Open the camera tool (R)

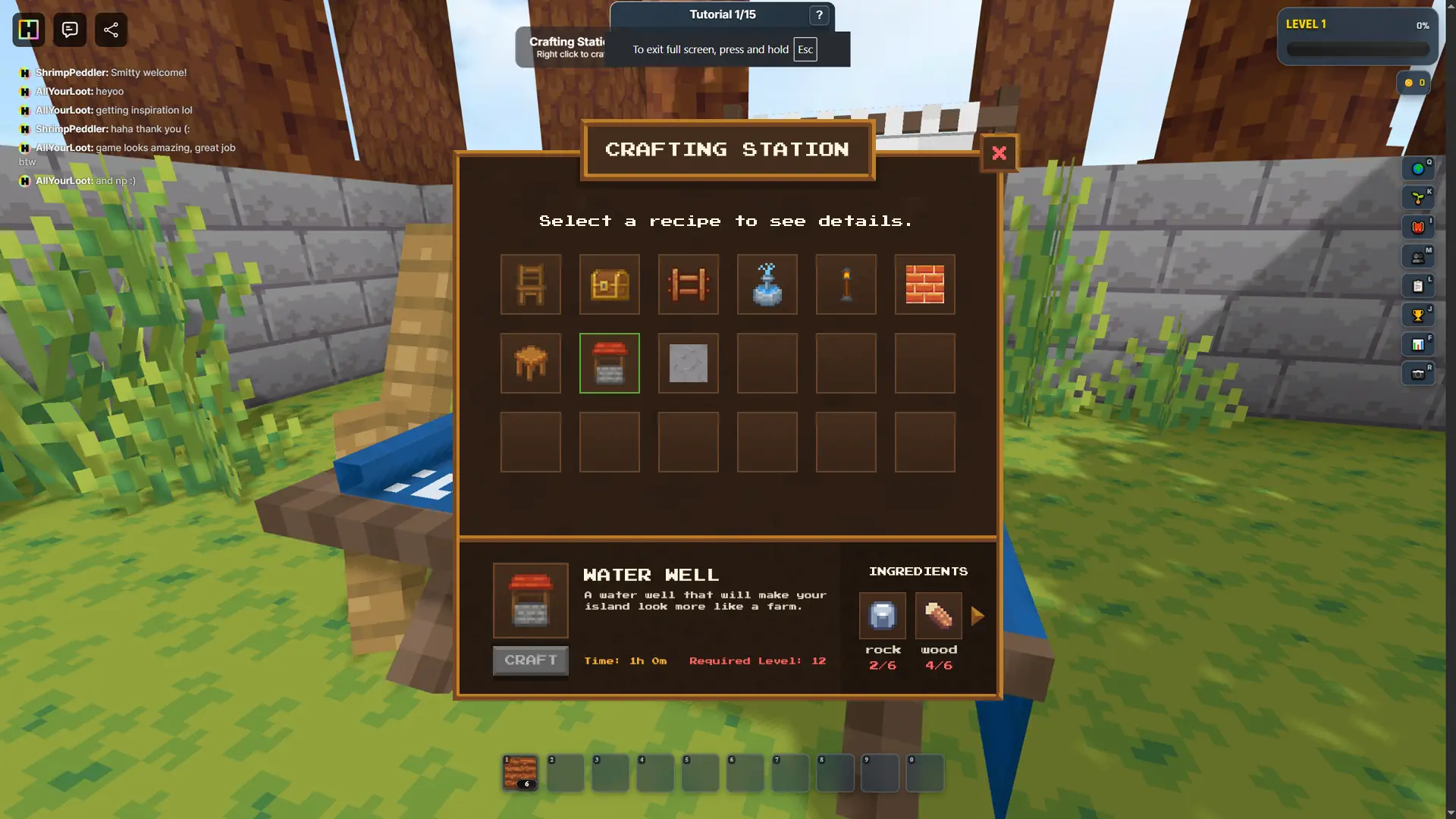1419,373
